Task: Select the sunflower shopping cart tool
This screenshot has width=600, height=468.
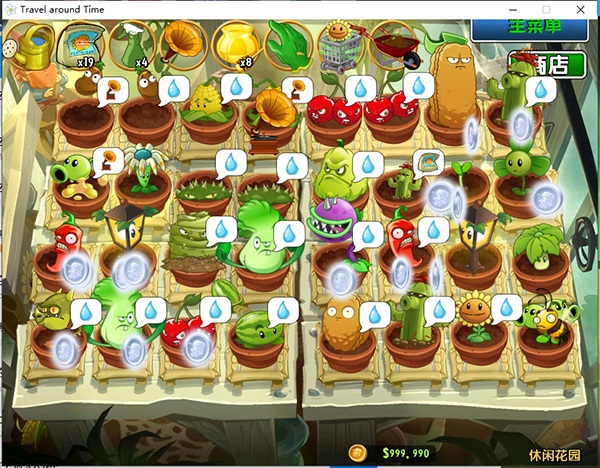Action: (340, 45)
